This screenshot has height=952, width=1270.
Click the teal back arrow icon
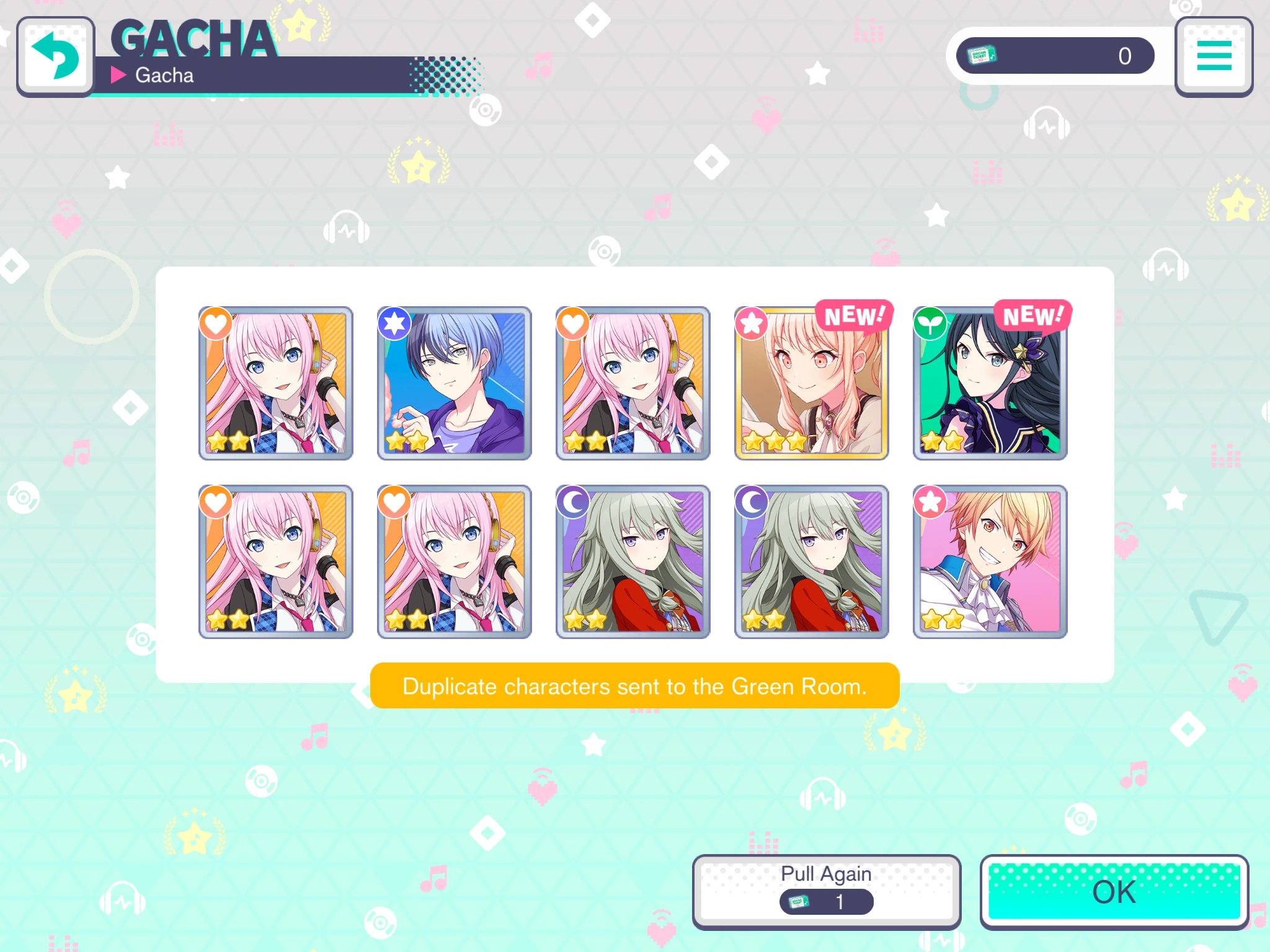[x=56, y=56]
